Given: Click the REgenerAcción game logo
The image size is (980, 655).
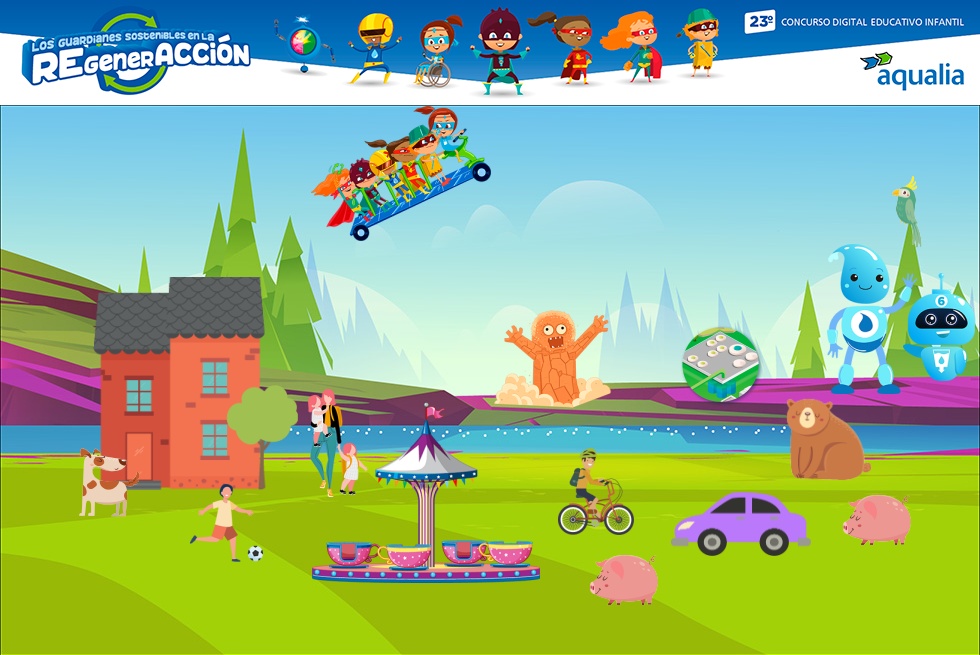Looking at the screenshot, I should (x=137, y=55).
